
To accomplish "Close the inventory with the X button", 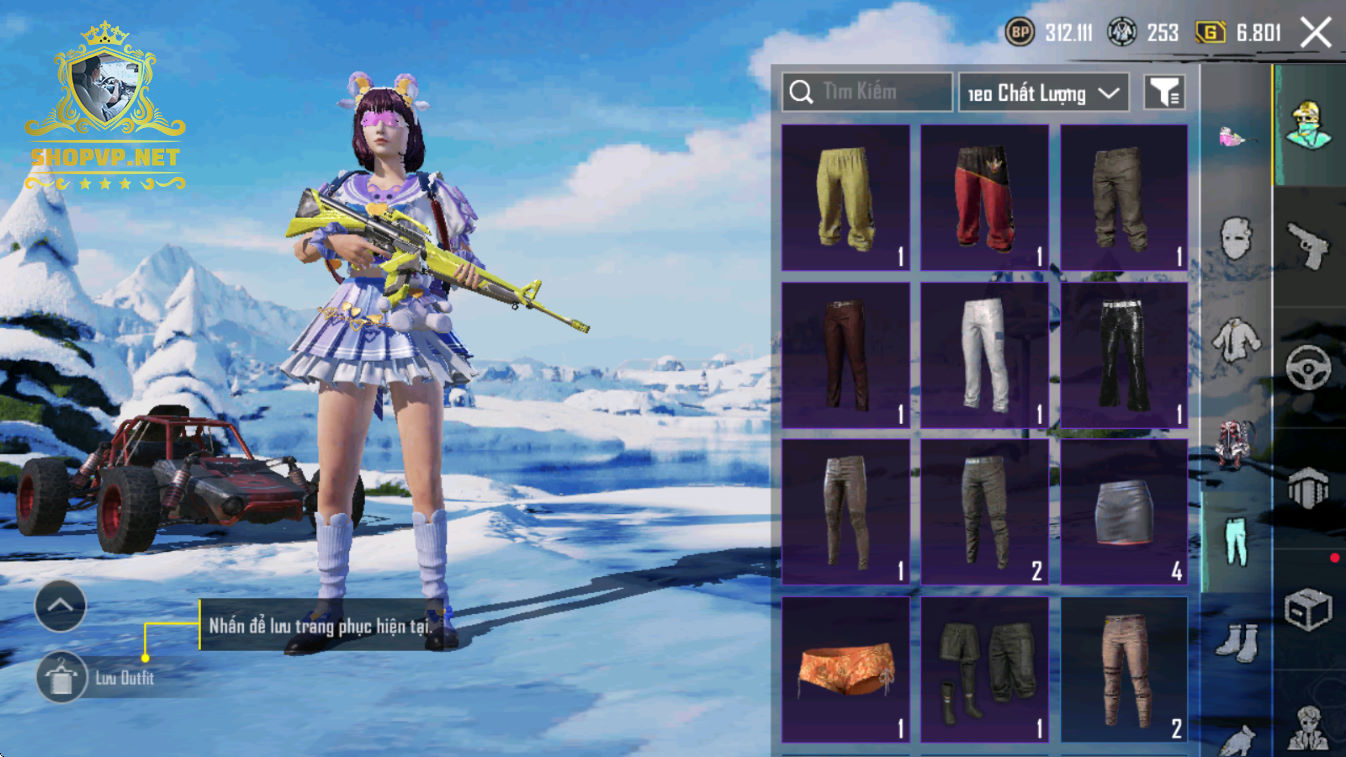I will pyautogui.click(x=1315, y=33).
